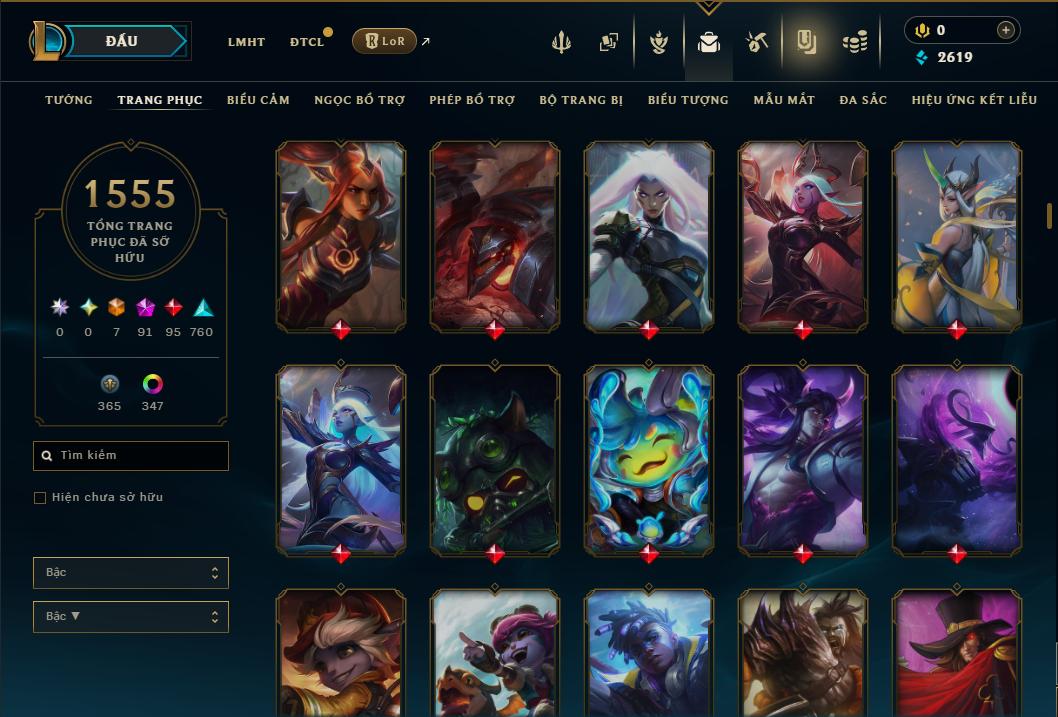Select the MẪU MẮT tab

click(784, 100)
